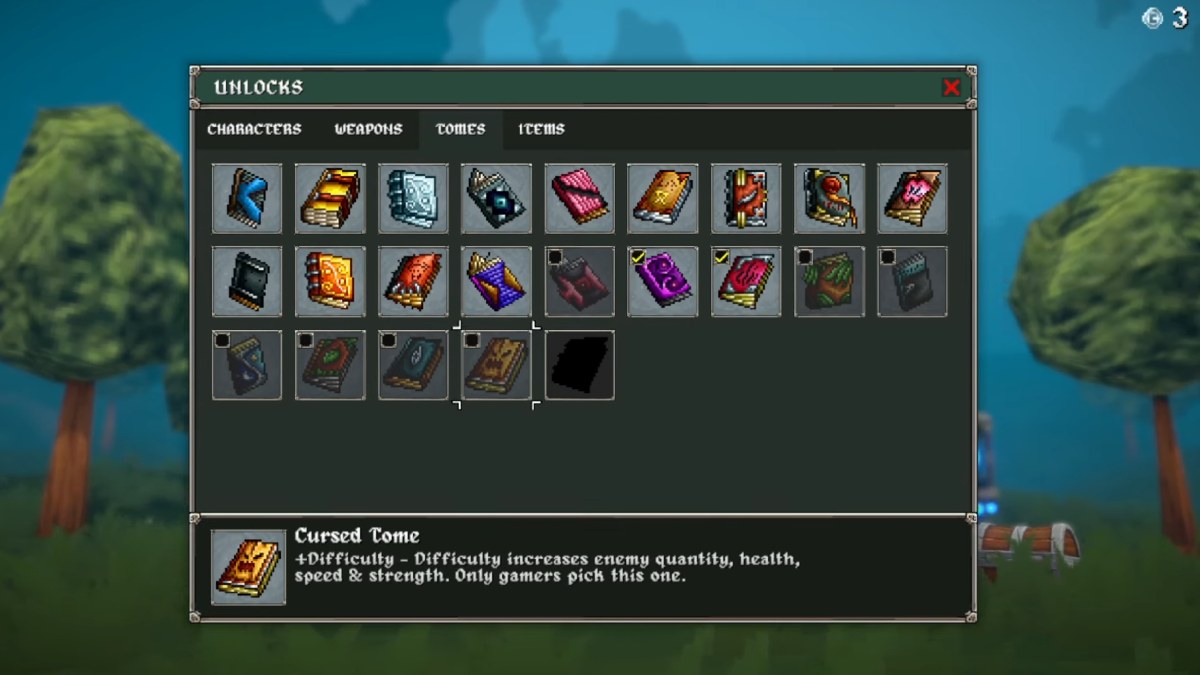Open the Weapons tab

[368, 129]
